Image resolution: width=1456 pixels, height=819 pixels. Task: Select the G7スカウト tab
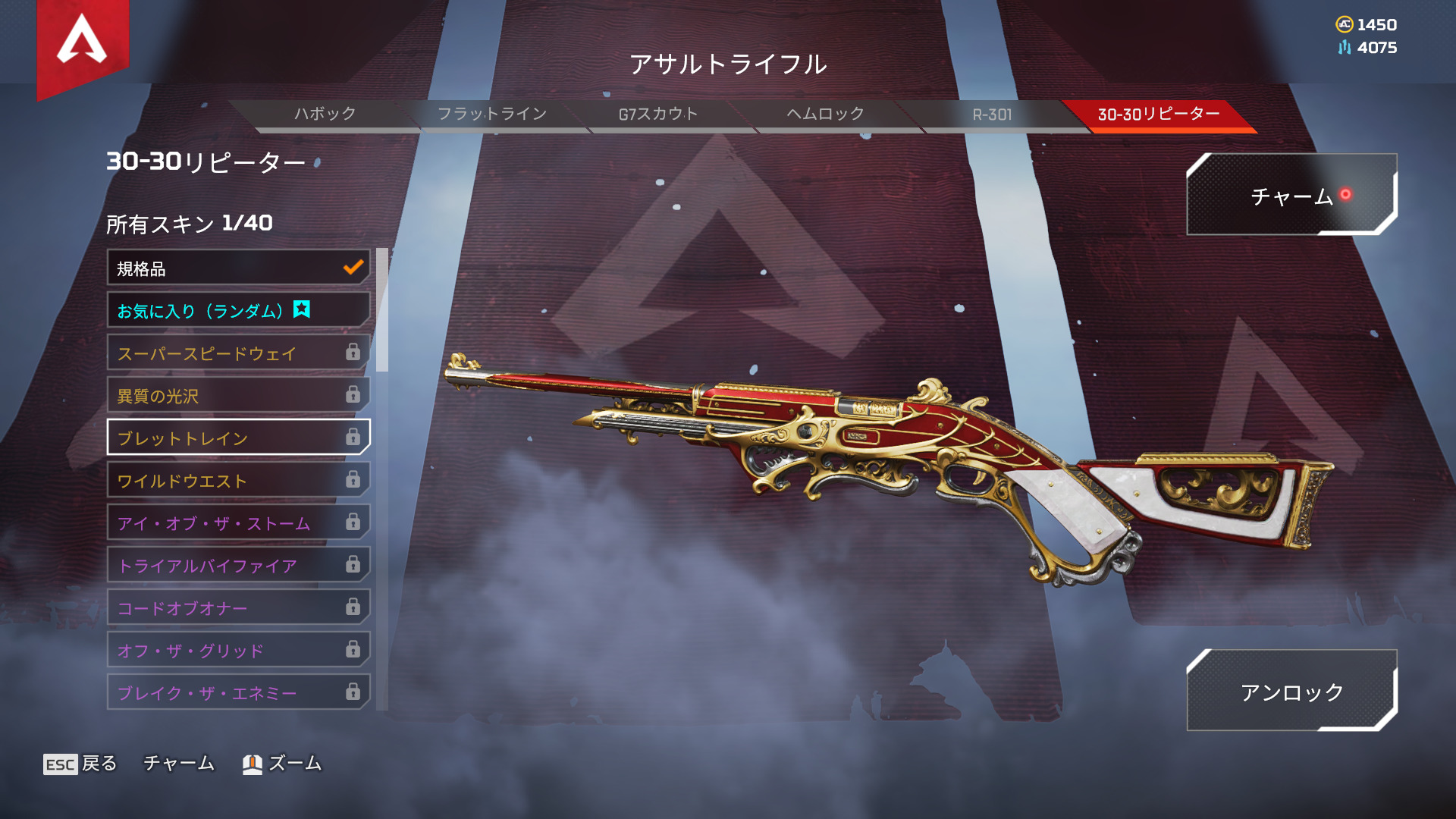pos(658,115)
